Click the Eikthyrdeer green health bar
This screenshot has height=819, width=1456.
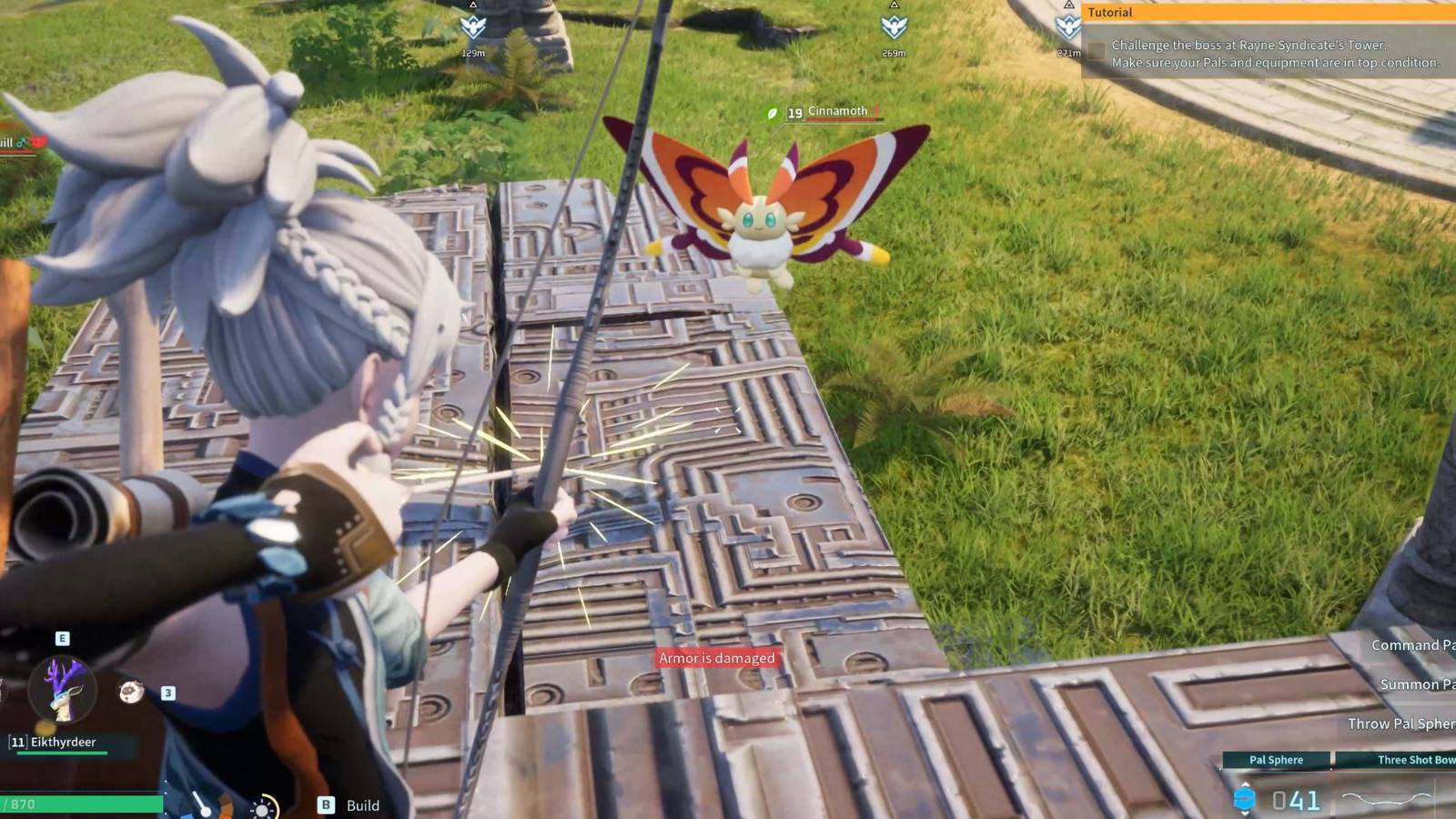pos(64,751)
